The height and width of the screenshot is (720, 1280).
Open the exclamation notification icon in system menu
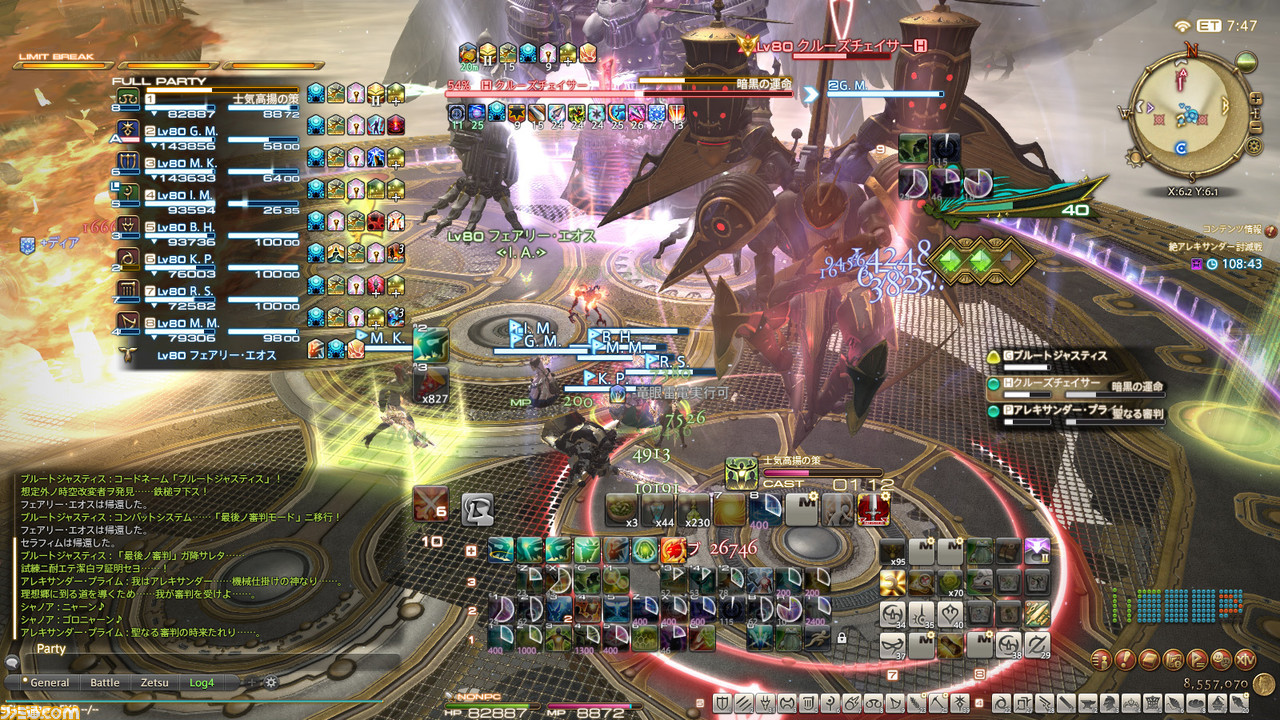(1125, 659)
